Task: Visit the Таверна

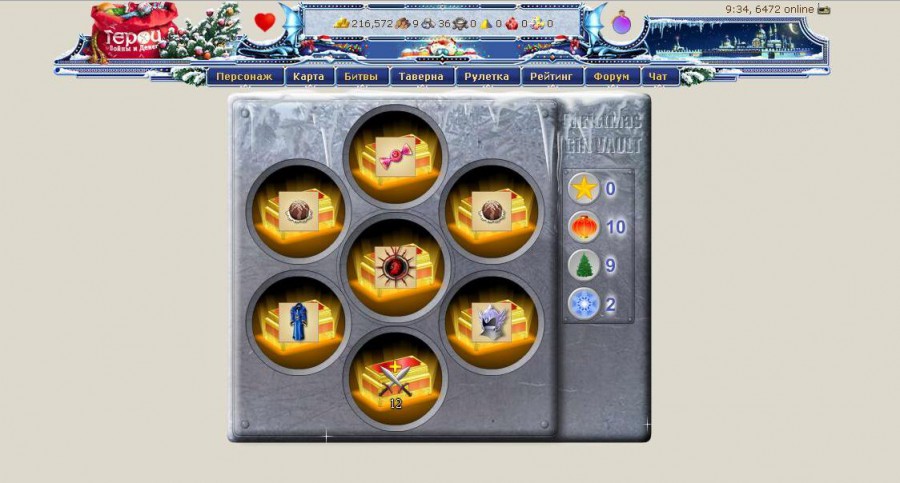Action: click(x=420, y=76)
